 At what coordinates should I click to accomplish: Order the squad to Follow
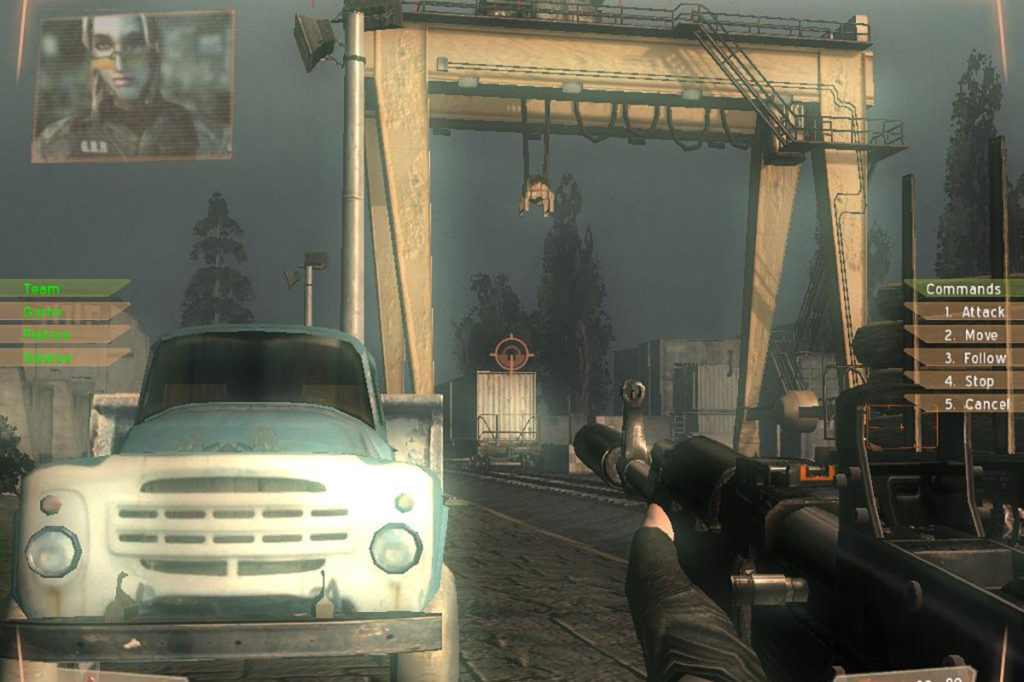[x=972, y=358]
